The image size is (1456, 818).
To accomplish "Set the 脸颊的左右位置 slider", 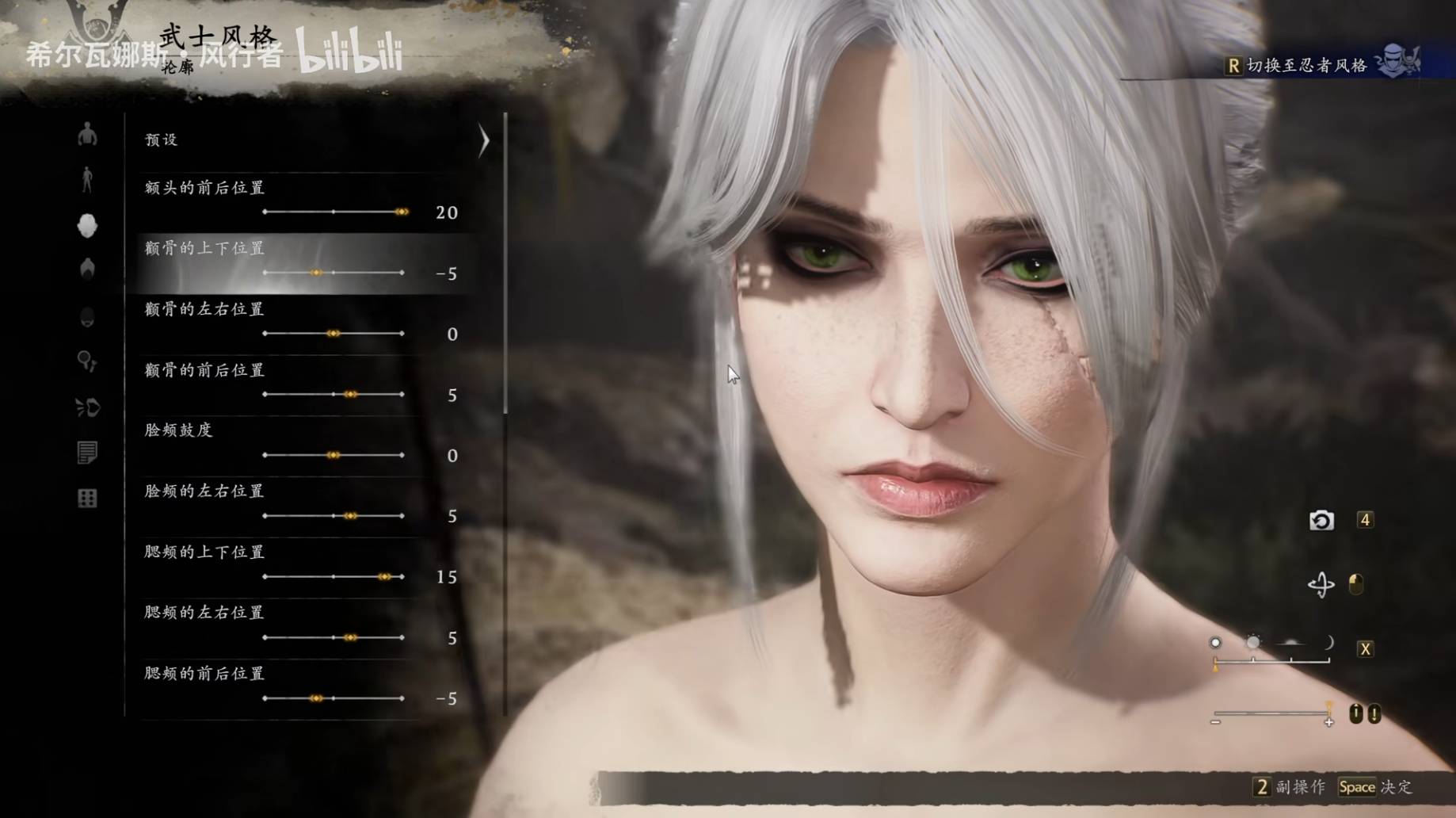I will tap(350, 516).
